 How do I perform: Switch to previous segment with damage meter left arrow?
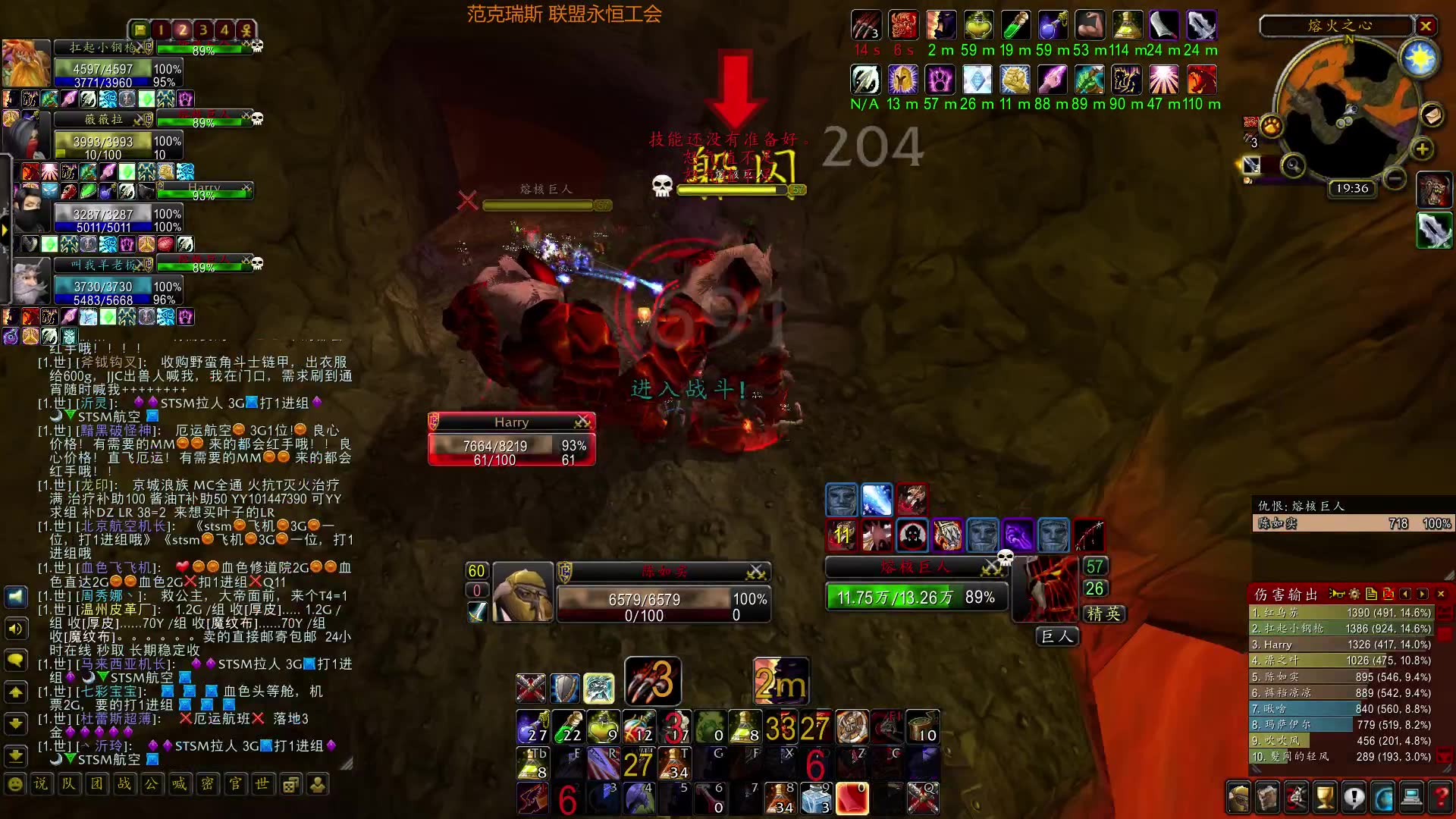tap(1404, 592)
